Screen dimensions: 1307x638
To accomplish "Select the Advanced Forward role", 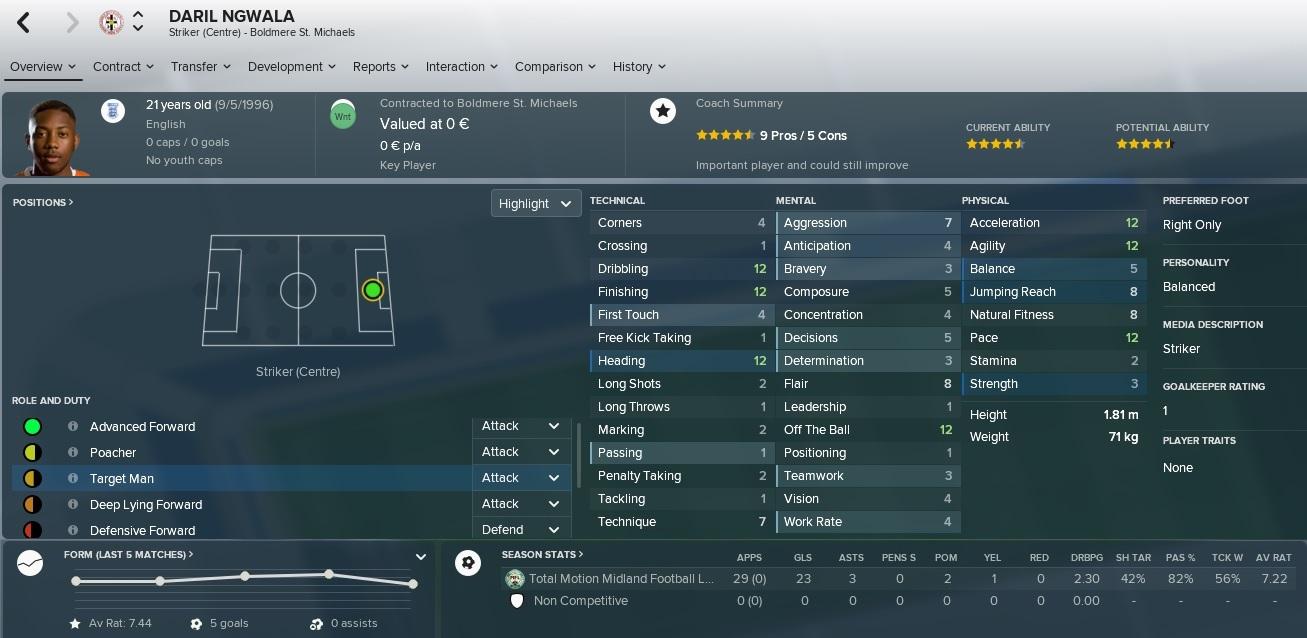I will tap(142, 427).
